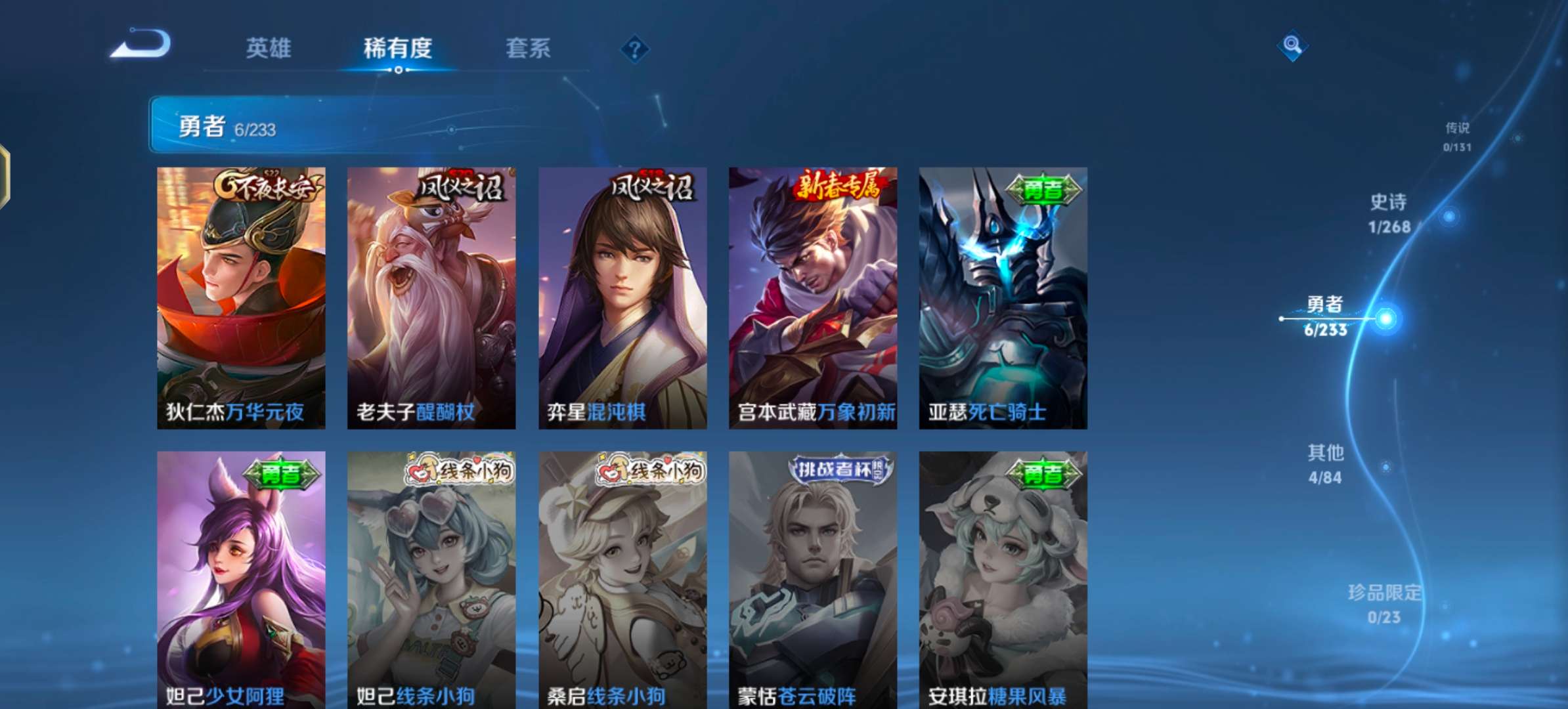
Task: Select the 其他 rarity node
Action: coord(1324,453)
